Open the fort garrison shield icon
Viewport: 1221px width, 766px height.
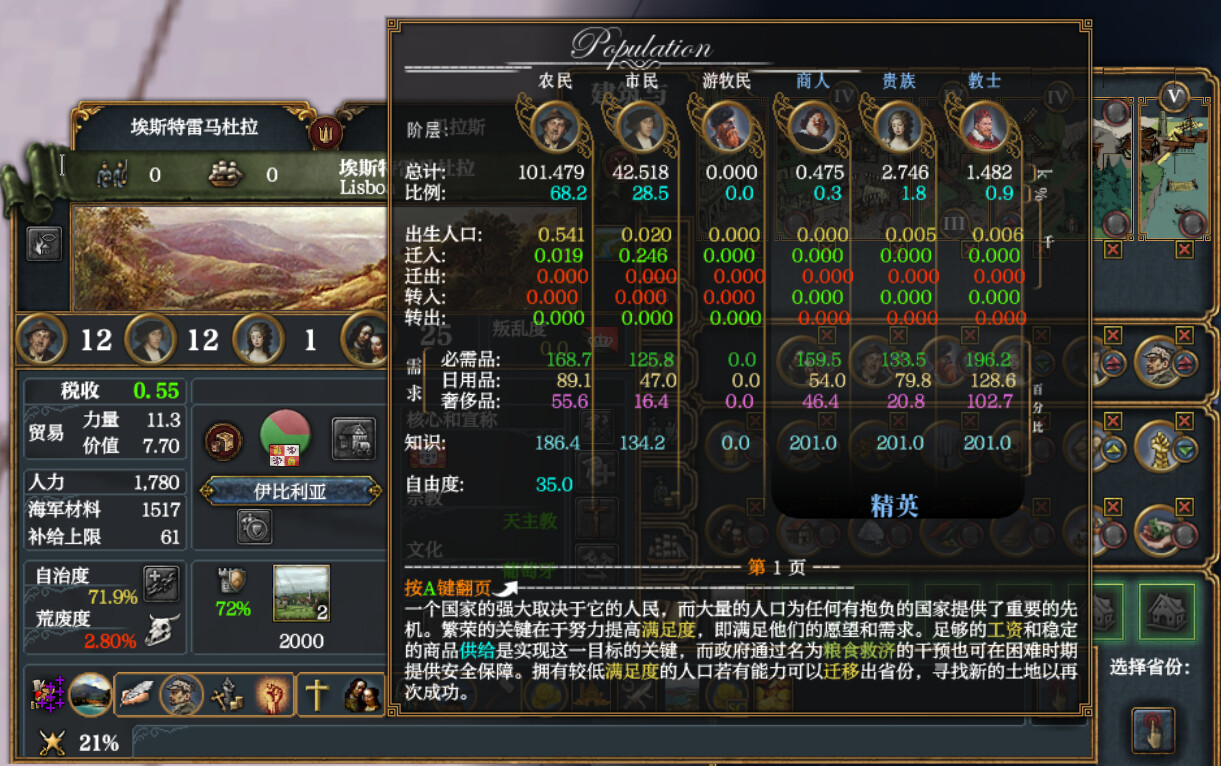click(233, 581)
